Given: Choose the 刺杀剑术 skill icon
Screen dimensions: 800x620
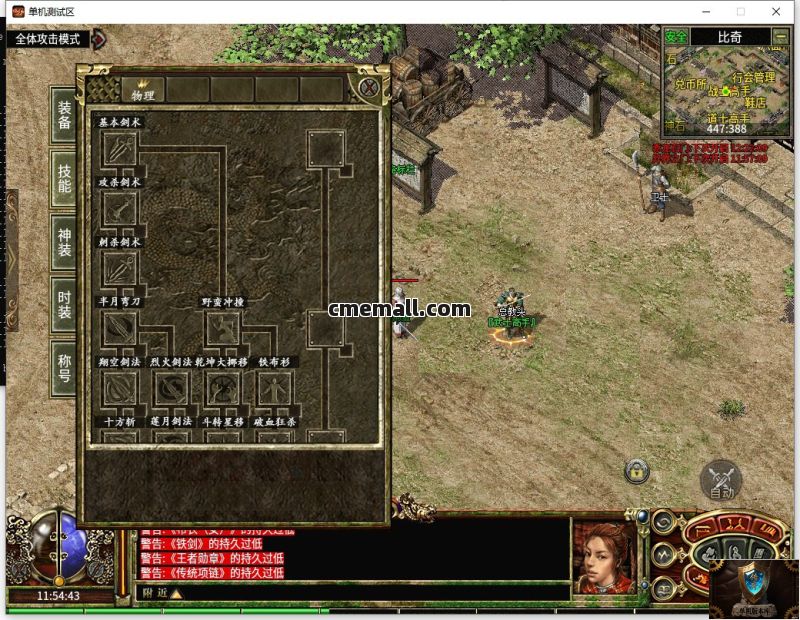Looking at the screenshot, I should point(120,269).
